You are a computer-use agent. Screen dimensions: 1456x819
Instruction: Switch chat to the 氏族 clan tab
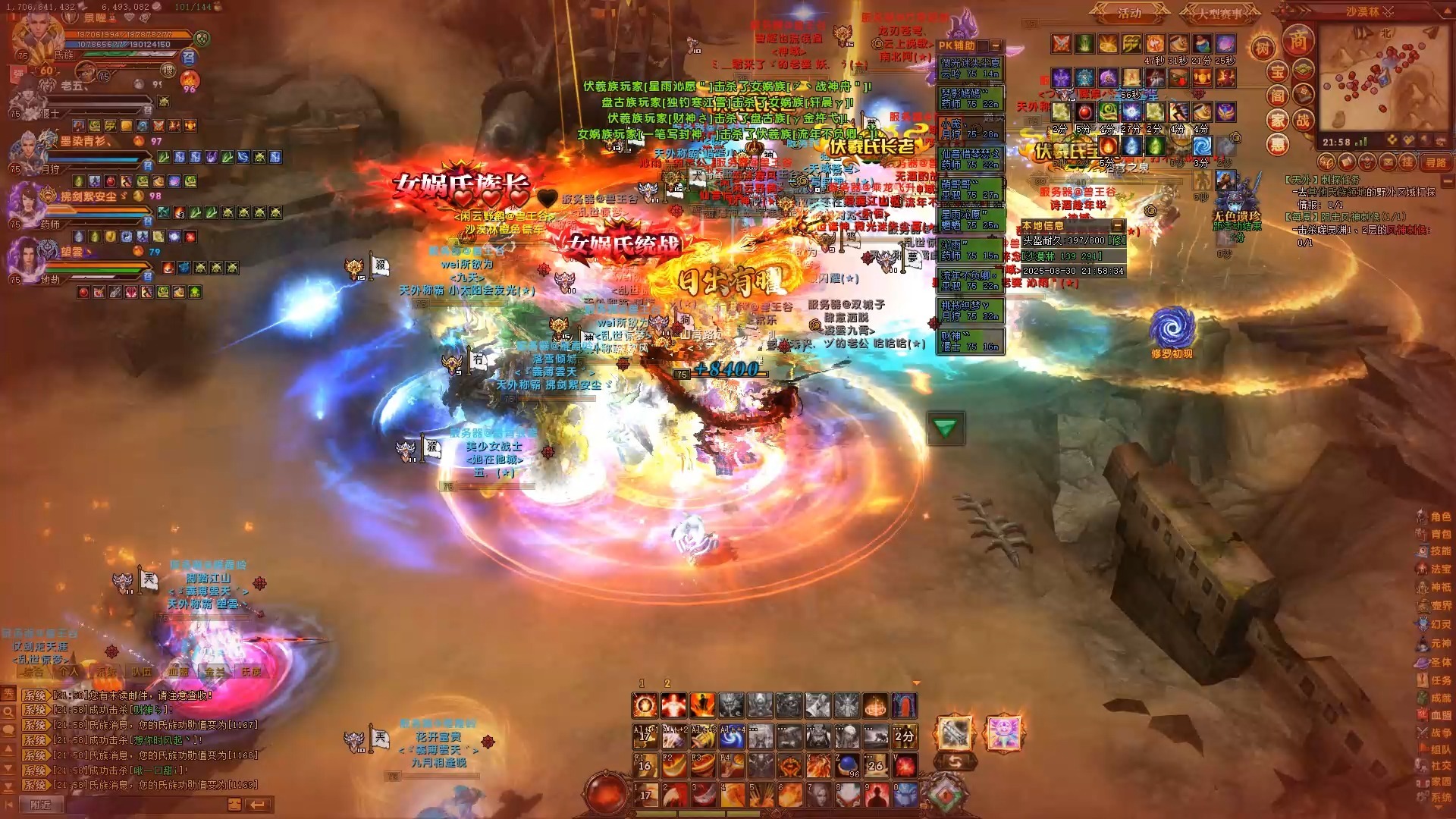[x=250, y=672]
